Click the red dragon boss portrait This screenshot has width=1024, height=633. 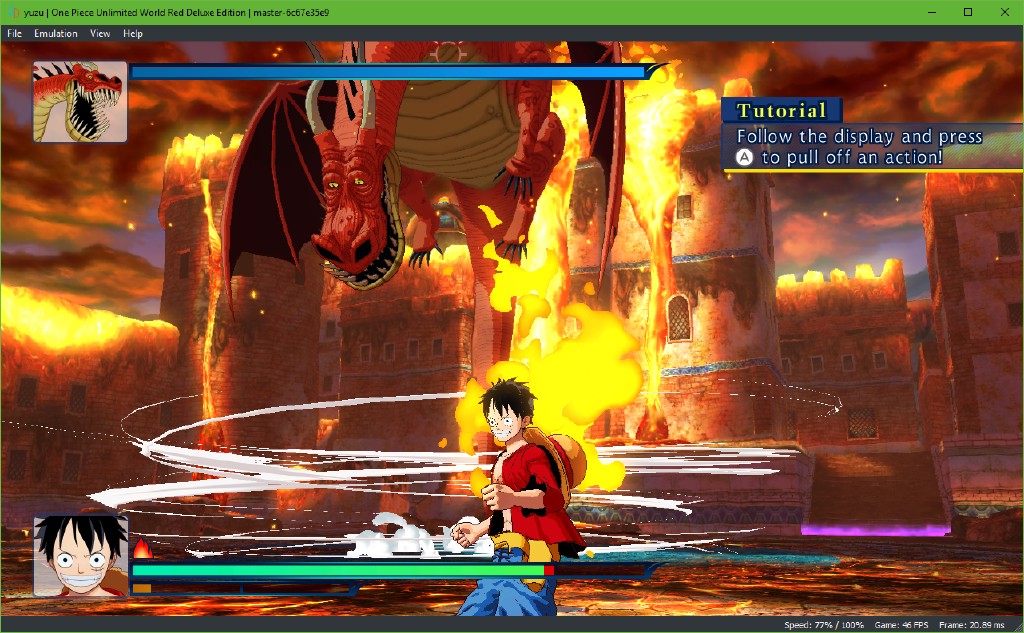pos(80,101)
